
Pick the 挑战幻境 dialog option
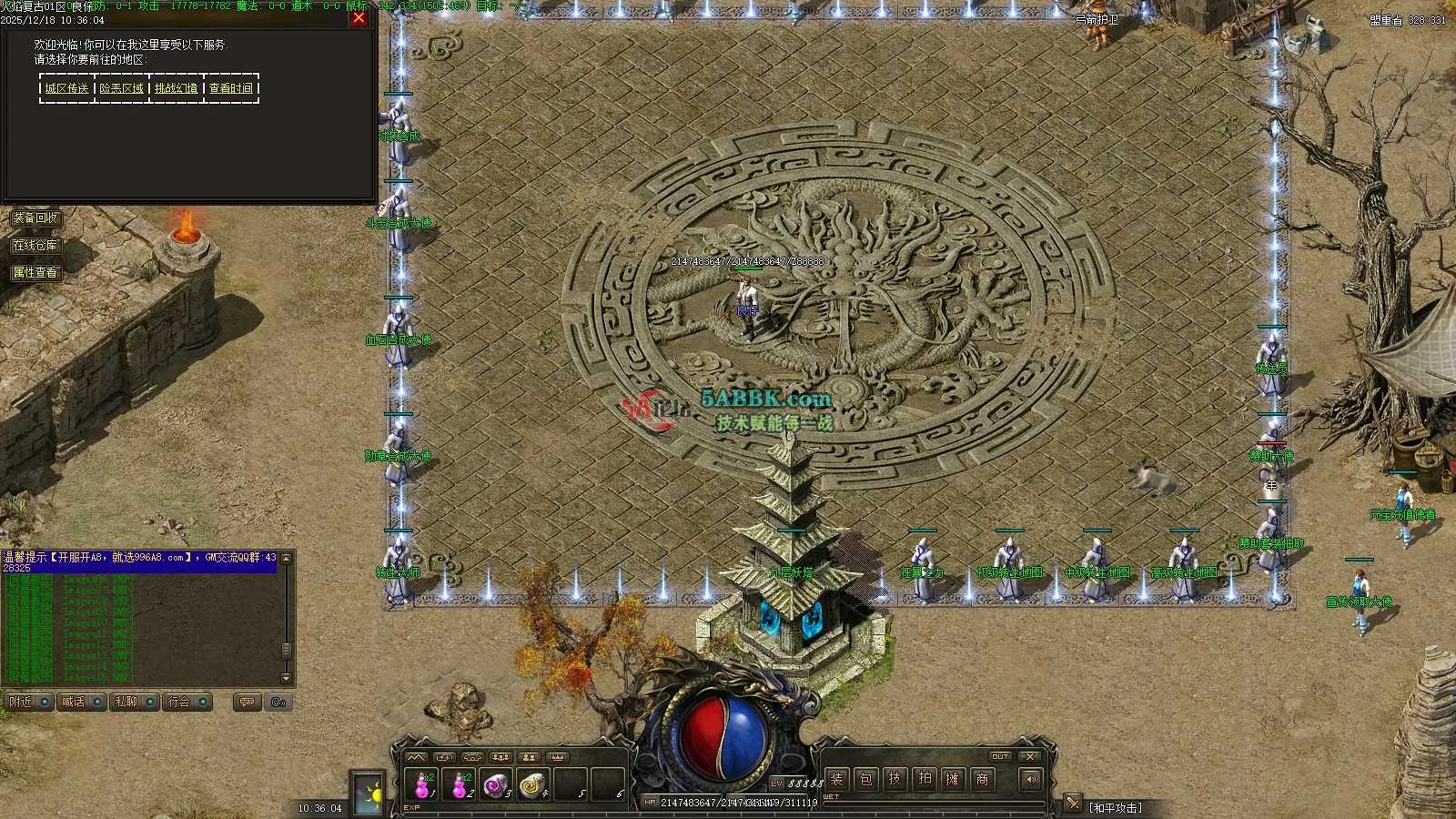coord(176,88)
